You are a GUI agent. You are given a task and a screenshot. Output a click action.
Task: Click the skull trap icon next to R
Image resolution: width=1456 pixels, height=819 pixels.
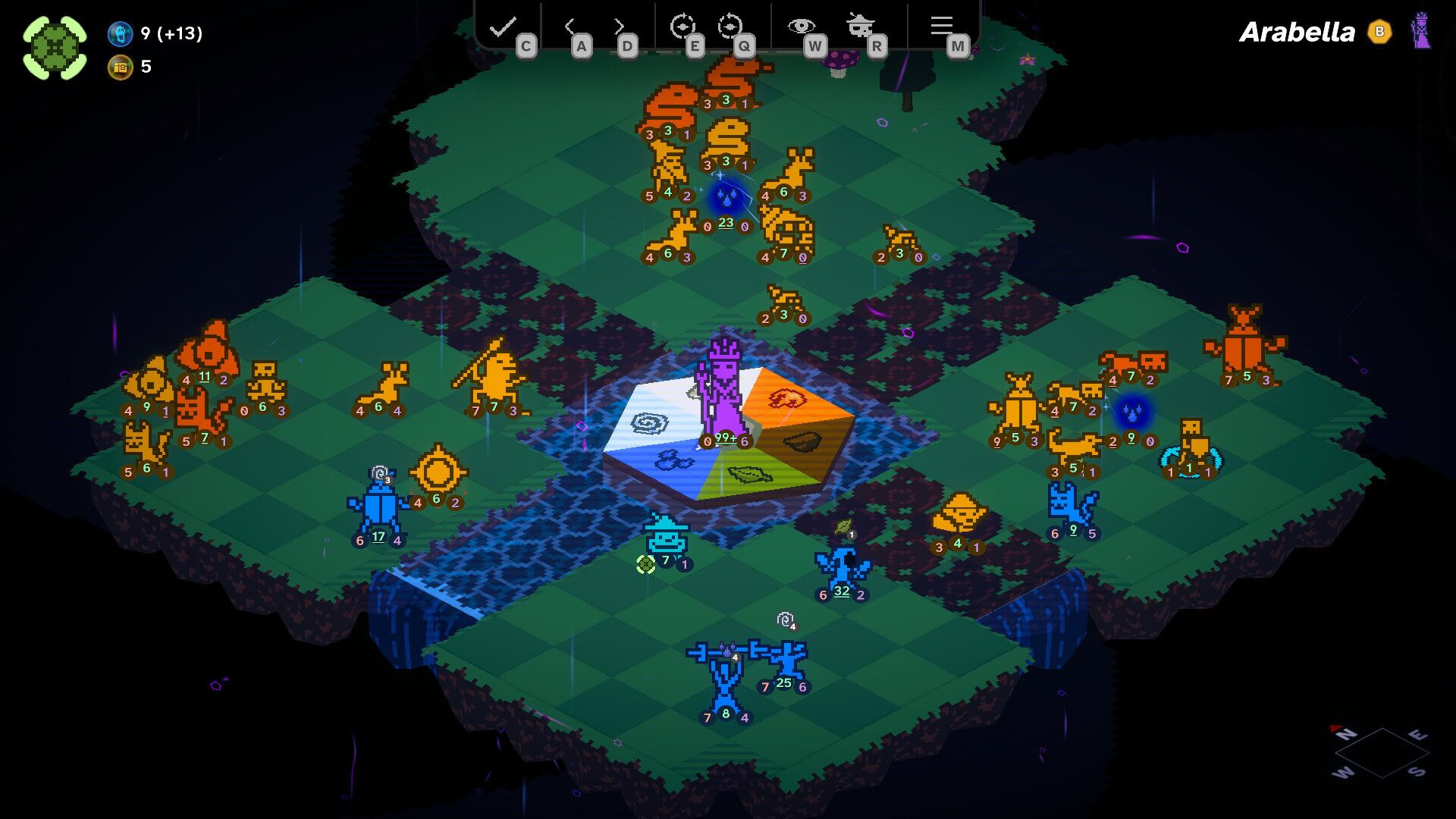859,23
